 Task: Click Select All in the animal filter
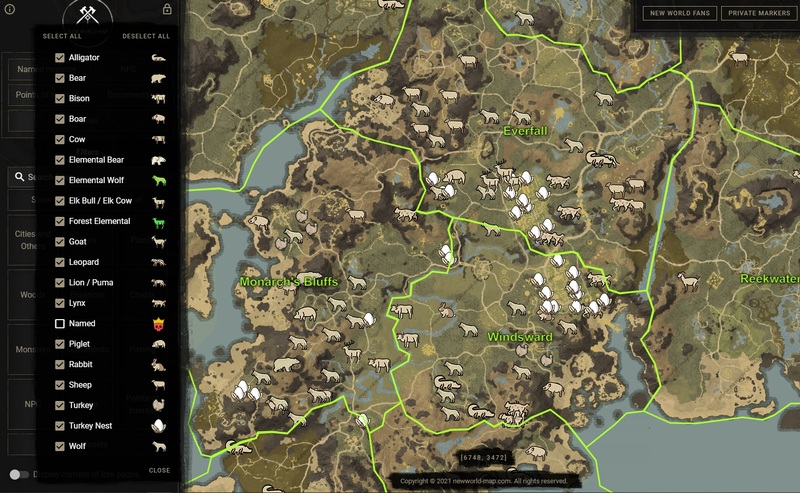click(62, 36)
